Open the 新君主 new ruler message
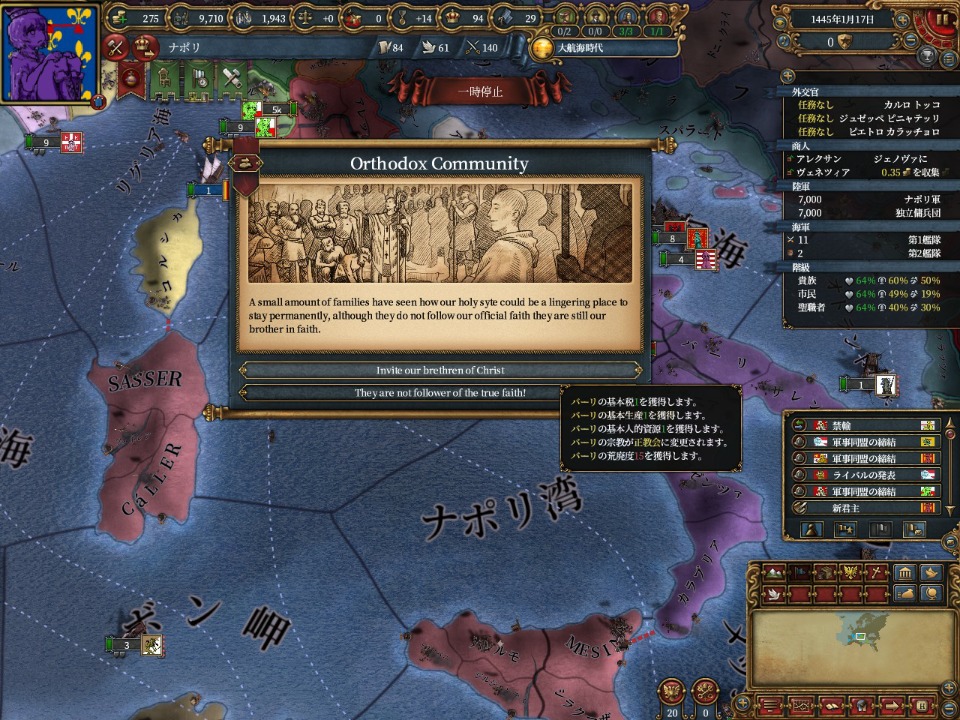Viewport: 960px width, 720px height. point(866,508)
